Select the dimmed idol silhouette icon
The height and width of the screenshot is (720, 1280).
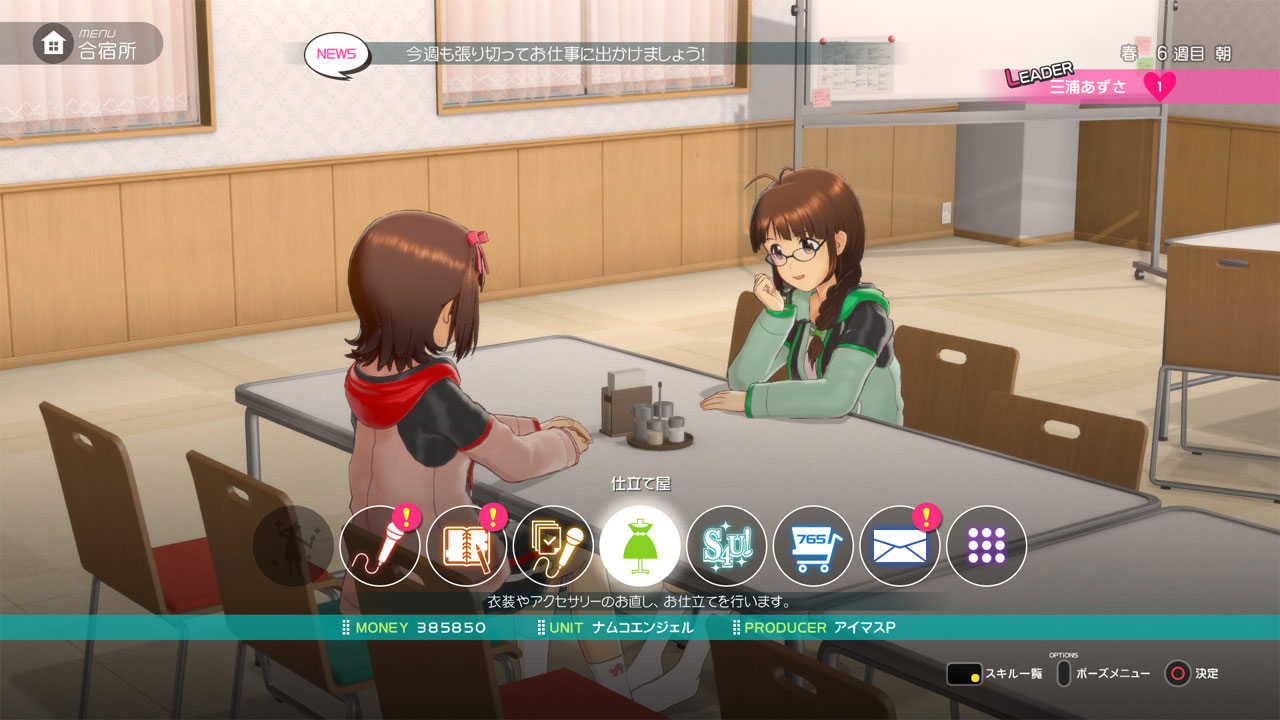[x=293, y=546]
